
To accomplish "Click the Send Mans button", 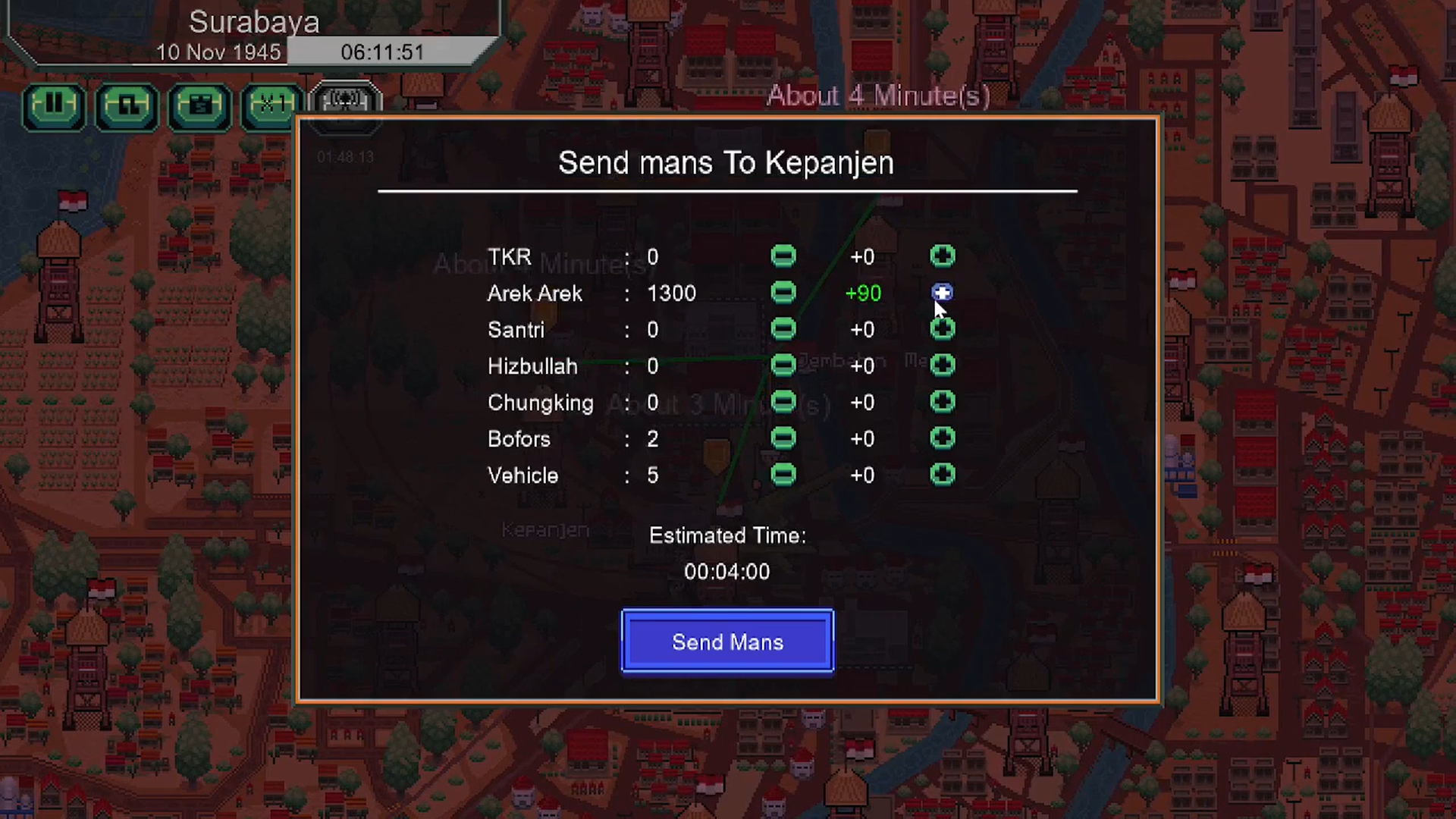I will pos(727,642).
